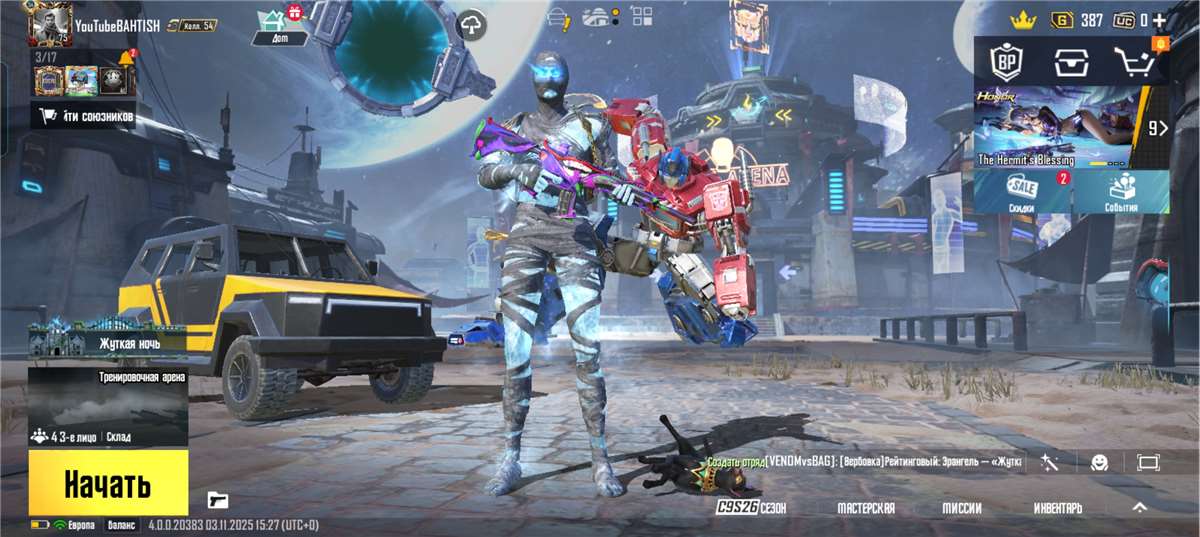1200x537 pixels.
Task: Open the Мастерская workshop tab
Action: coord(866,508)
